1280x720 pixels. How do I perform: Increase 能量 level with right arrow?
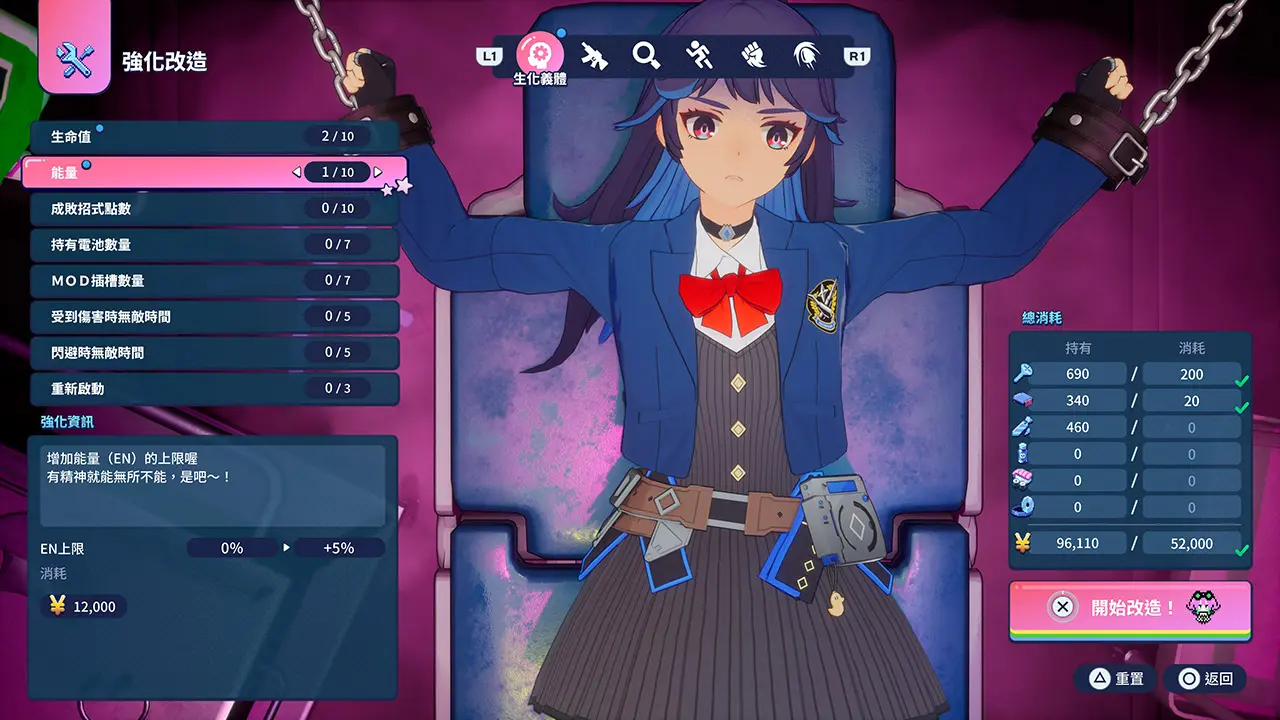pyautogui.click(x=378, y=173)
